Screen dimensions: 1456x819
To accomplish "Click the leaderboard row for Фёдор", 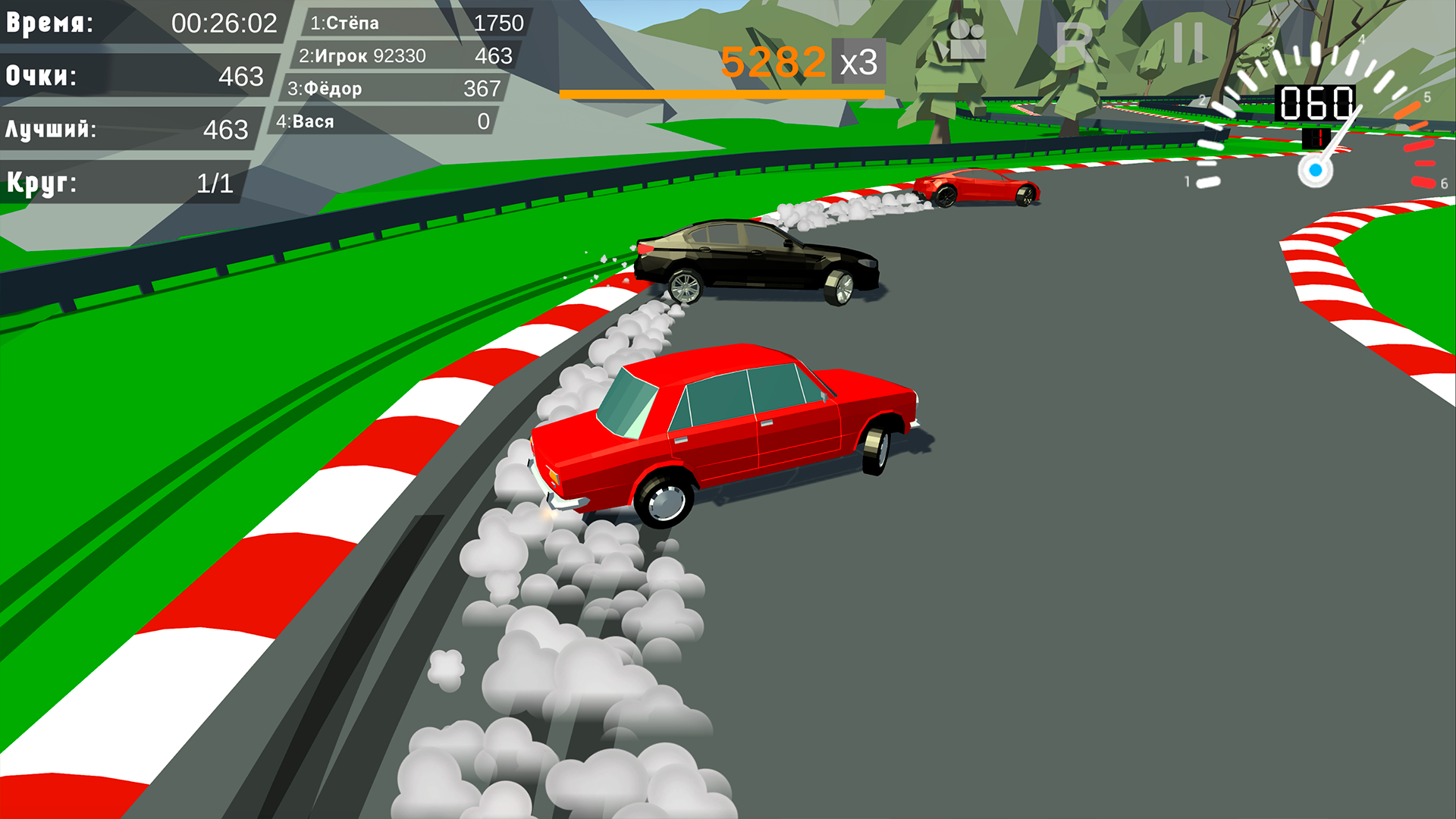I will (394, 88).
